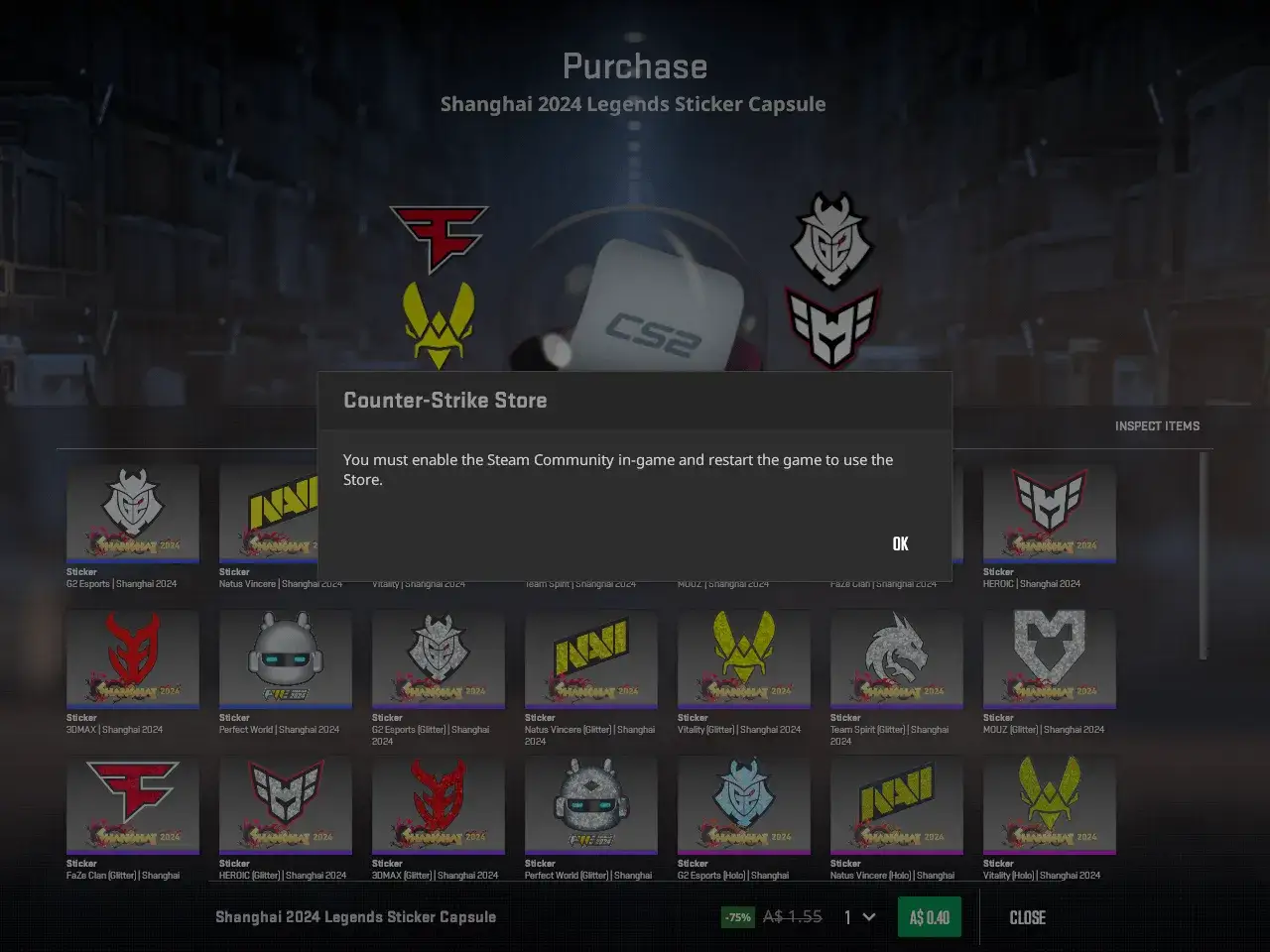Select the G2 Esports Glitter sticker

coord(439,658)
